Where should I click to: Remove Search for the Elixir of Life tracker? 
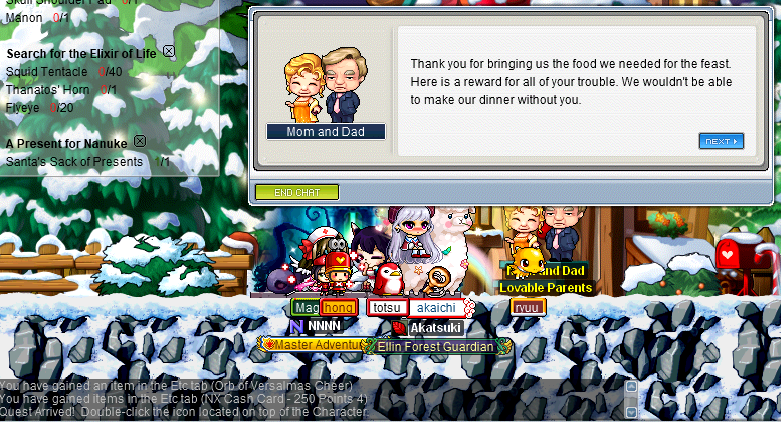(x=169, y=51)
